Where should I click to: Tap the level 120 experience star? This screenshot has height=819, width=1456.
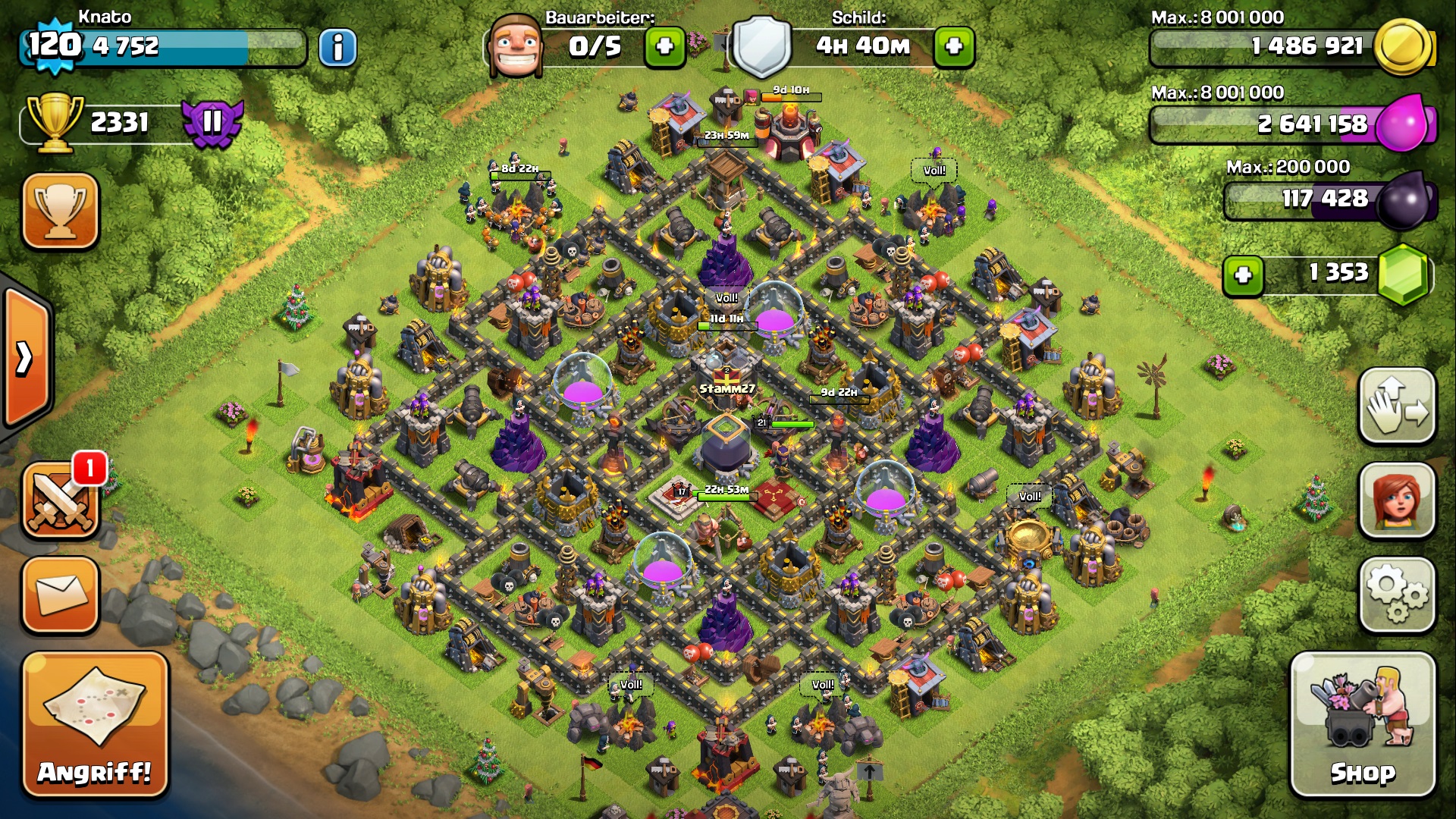[55, 45]
